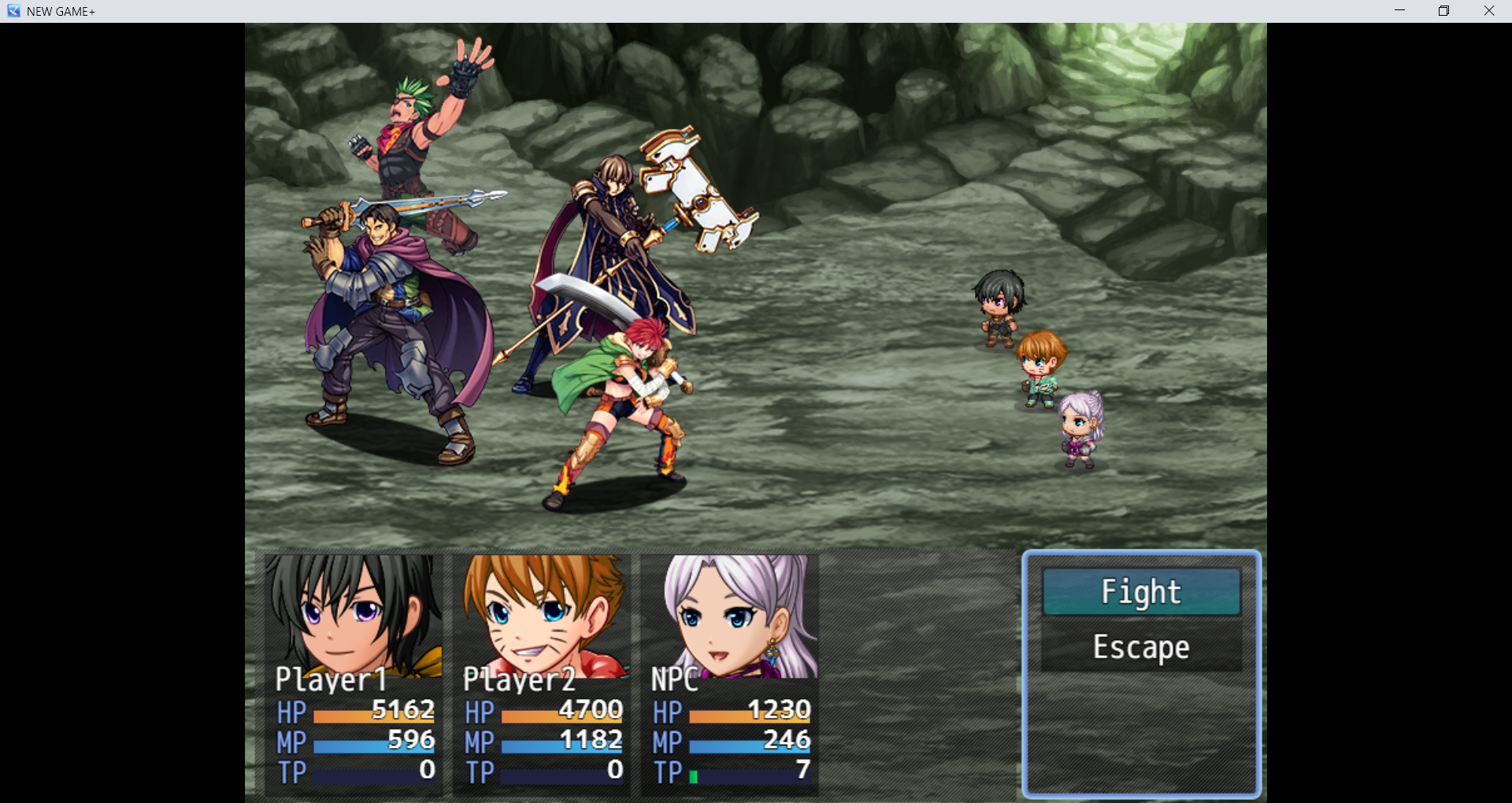The image size is (1512, 803).
Task: Close the NEW GAME+ window
Action: [x=1488, y=11]
